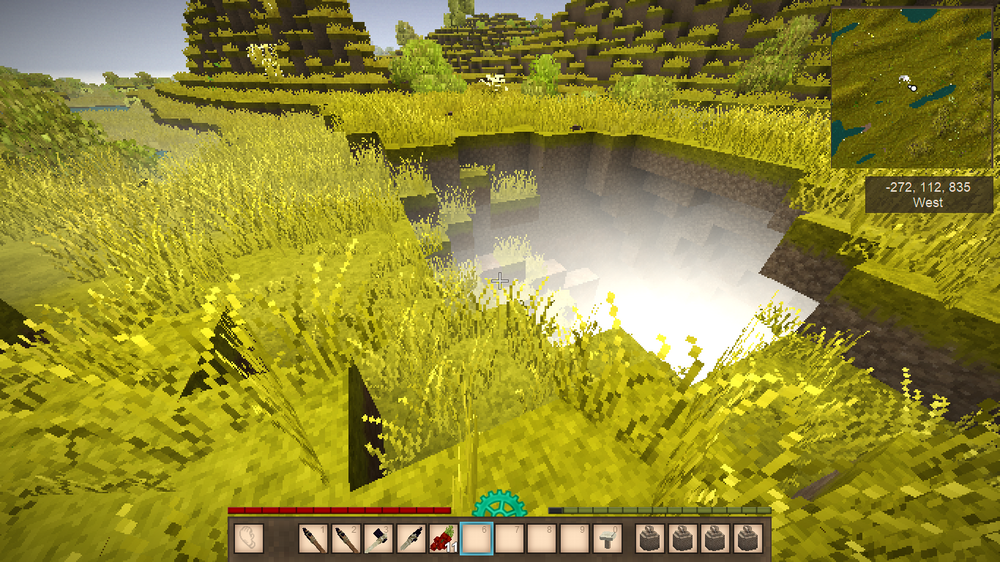Click the highlighted empty slot 6
Image resolution: width=1000 pixels, height=562 pixels.
[x=476, y=539]
